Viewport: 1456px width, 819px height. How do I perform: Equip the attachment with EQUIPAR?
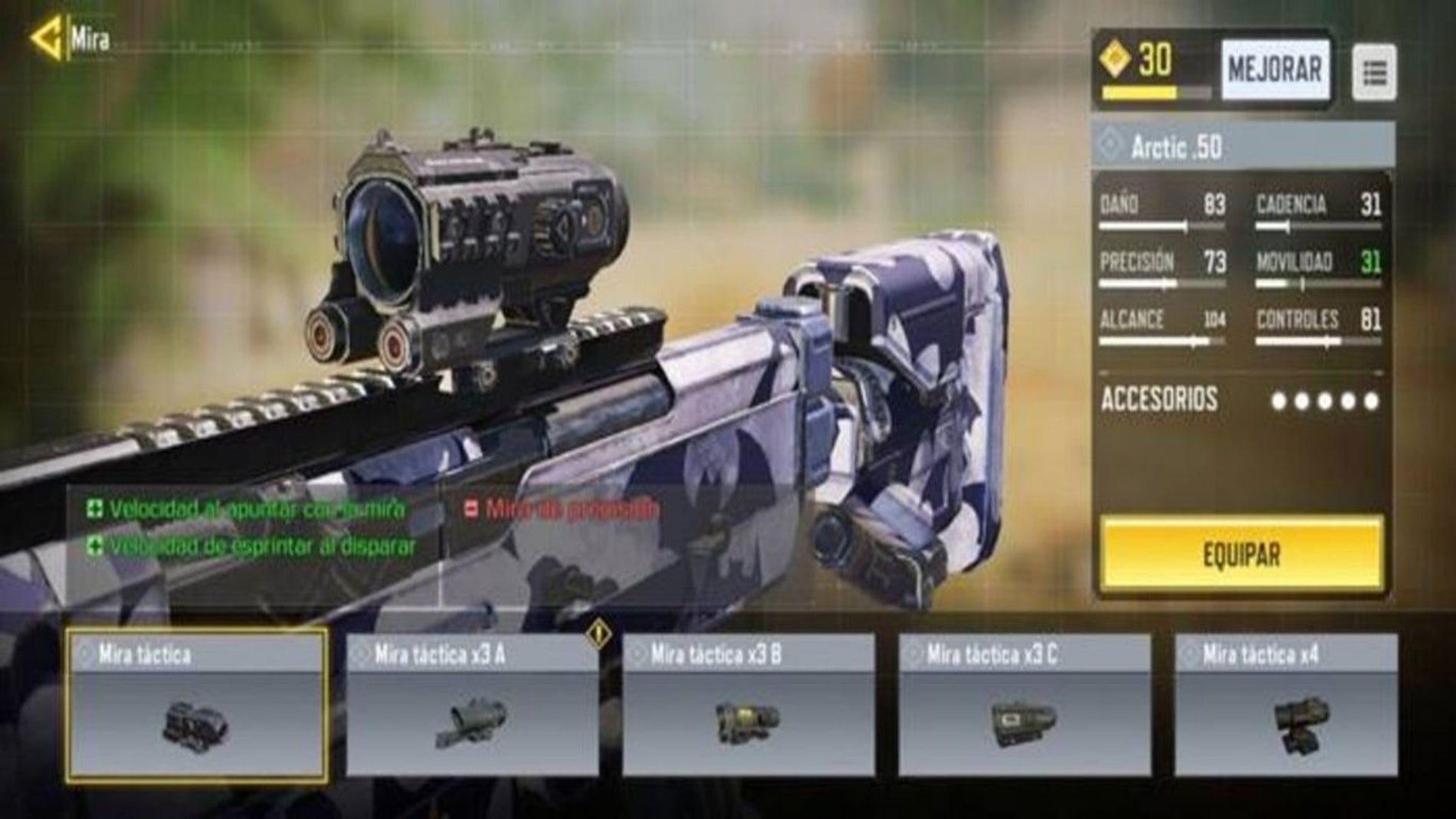(1241, 554)
